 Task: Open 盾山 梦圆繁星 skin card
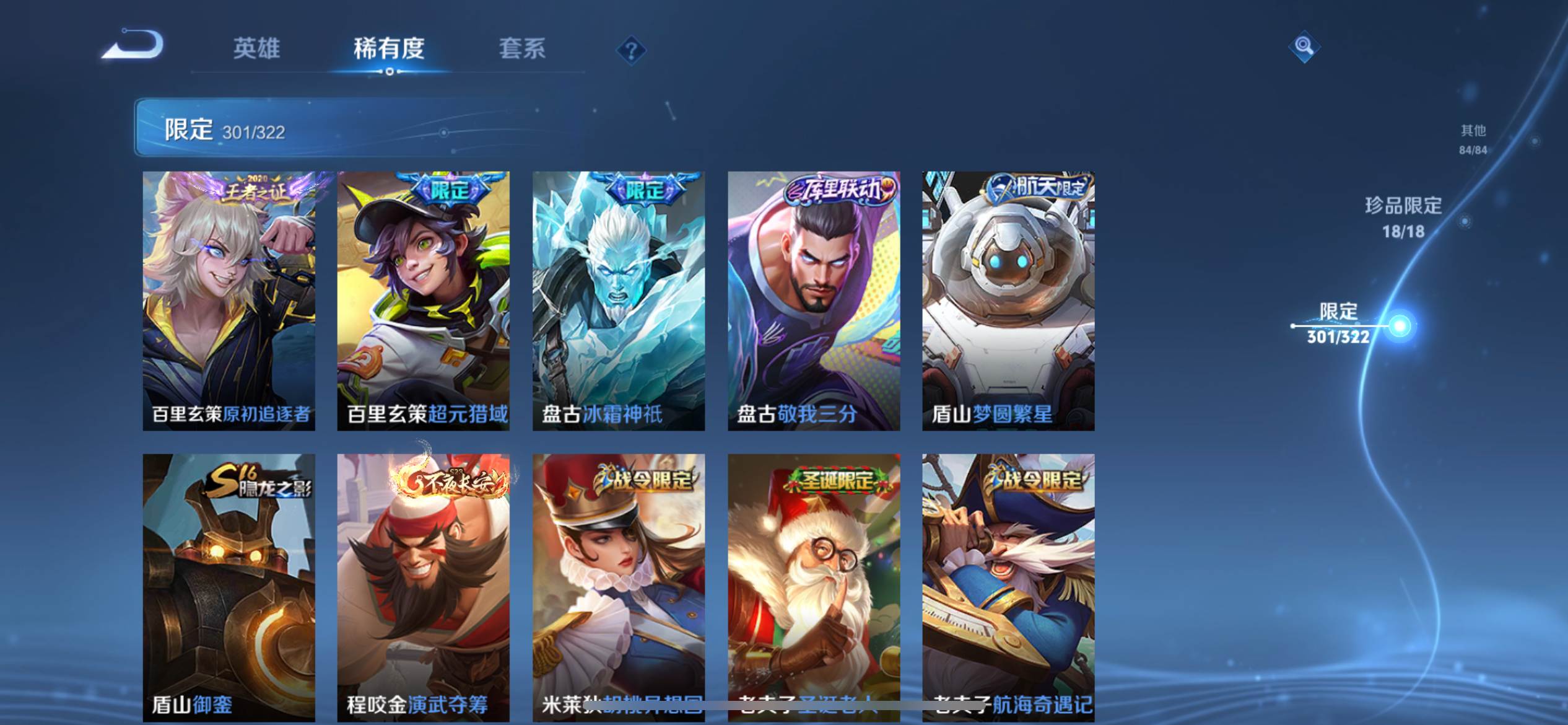1008,301
